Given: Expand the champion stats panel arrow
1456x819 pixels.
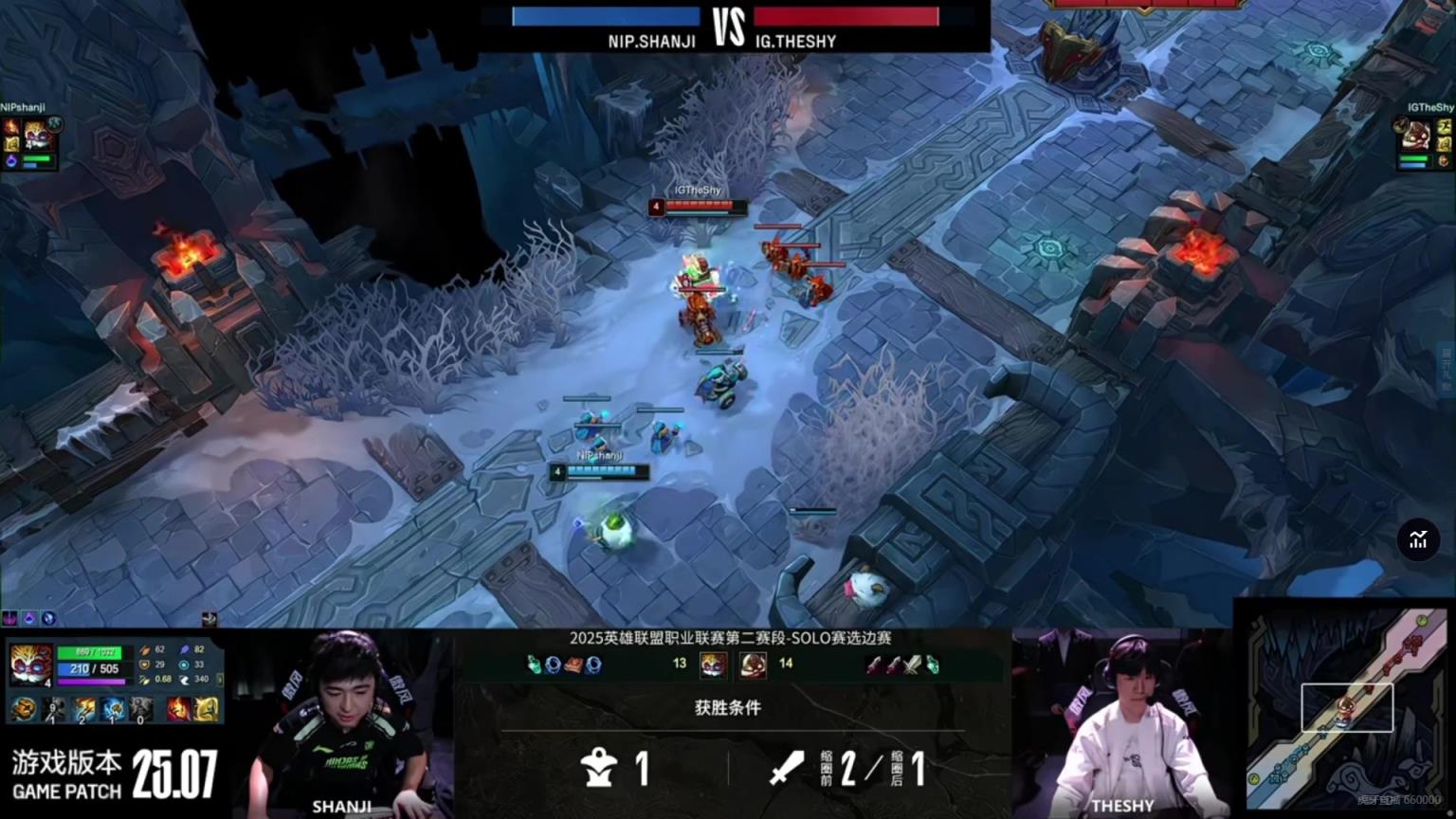Looking at the screenshot, I should pos(220,680).
